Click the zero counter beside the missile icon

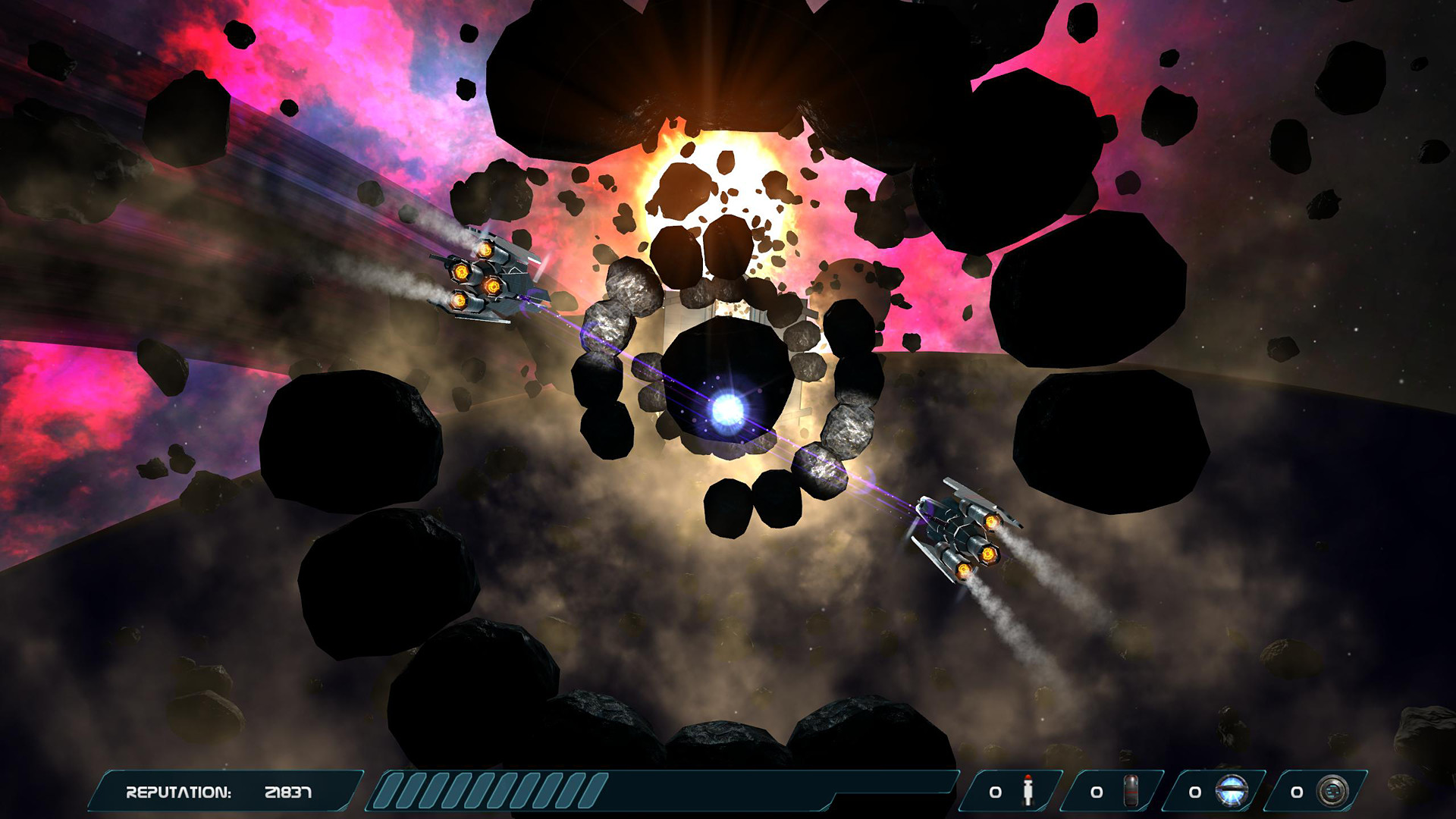pyautogui.click(x=995, y=792)
